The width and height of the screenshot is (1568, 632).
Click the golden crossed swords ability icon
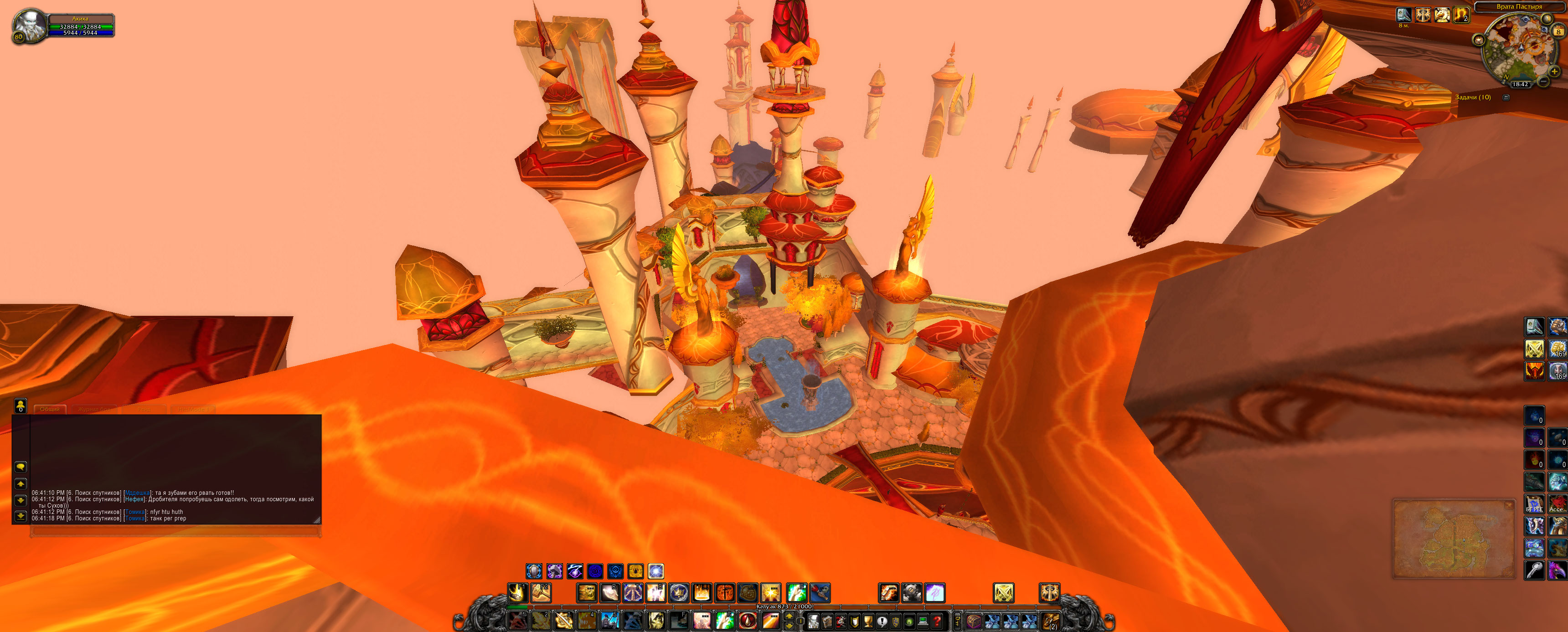(1003, 592)
